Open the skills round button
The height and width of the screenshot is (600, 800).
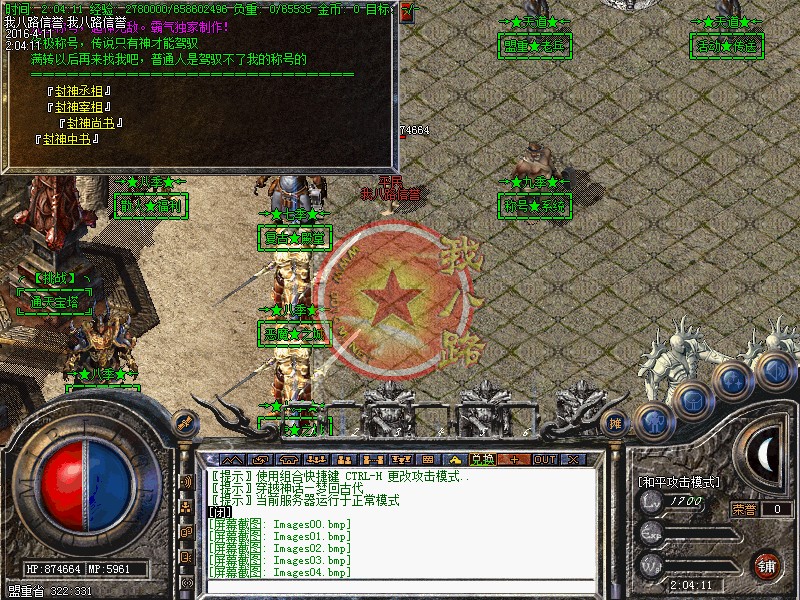(x=733, y=381)
